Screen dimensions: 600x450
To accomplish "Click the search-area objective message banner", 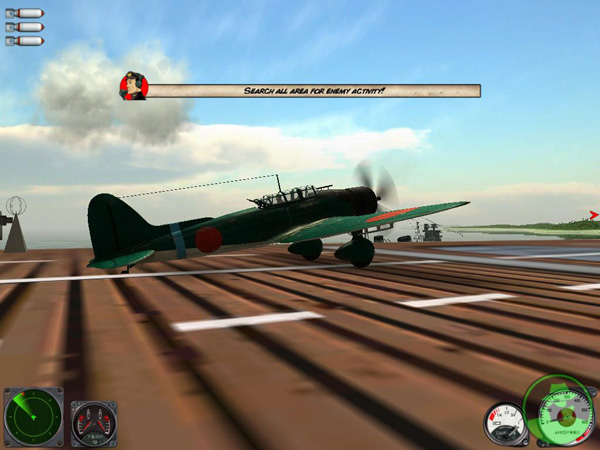I will pos(313,91).
